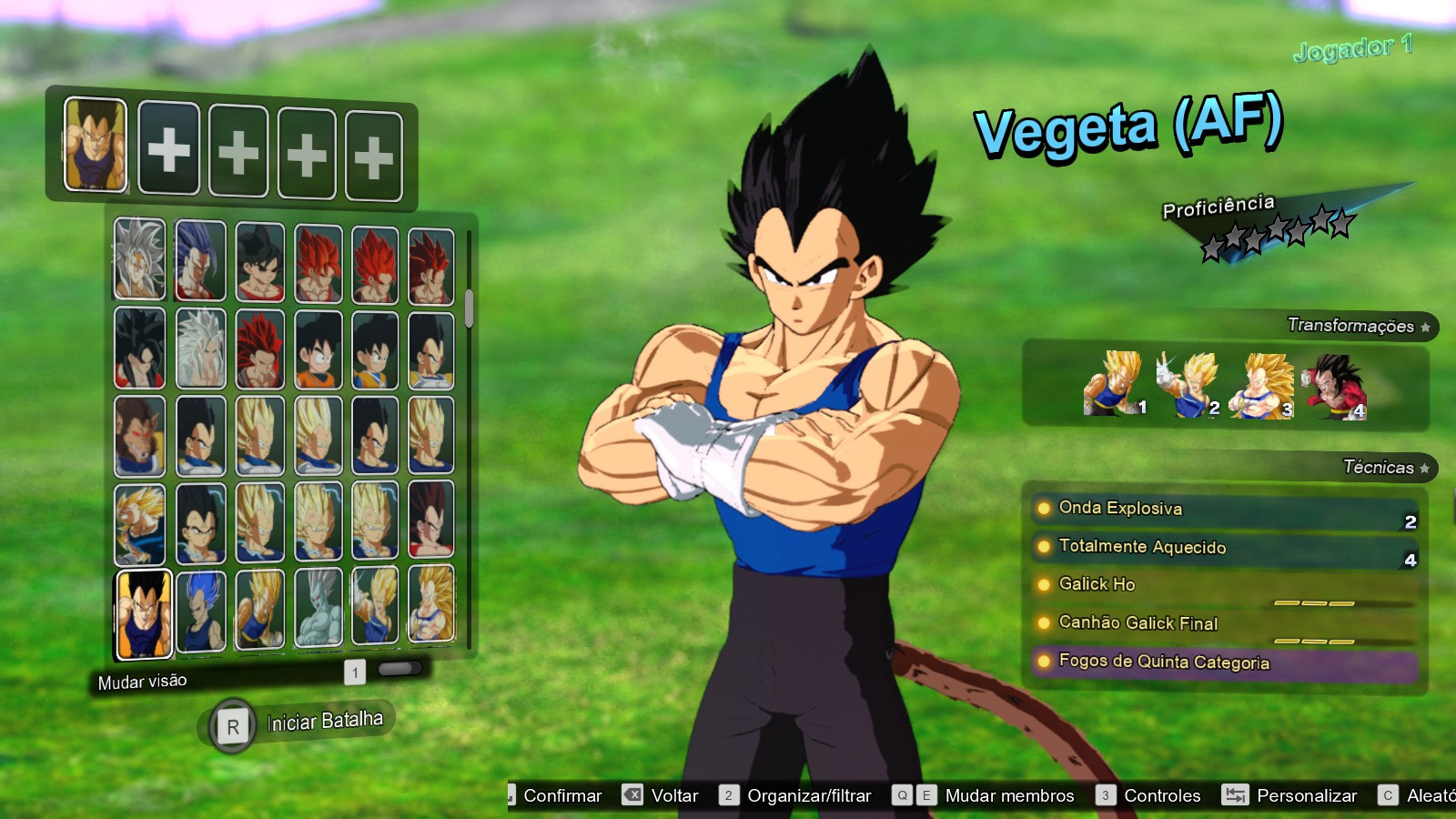The image size is (1456, 819).
Task: Click the Vegeta (AF) portrait in the team slot
Action: pyautogui.click(x=95, y=146)
